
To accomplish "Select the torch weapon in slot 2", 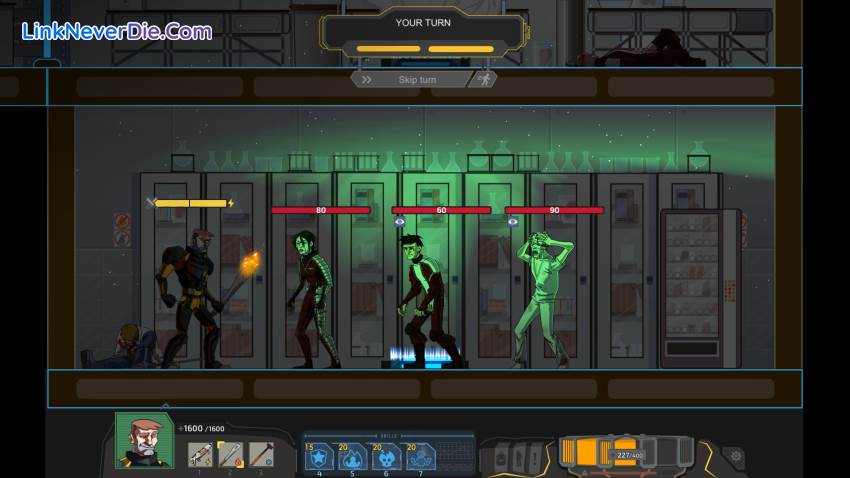I will pos(231,454).
